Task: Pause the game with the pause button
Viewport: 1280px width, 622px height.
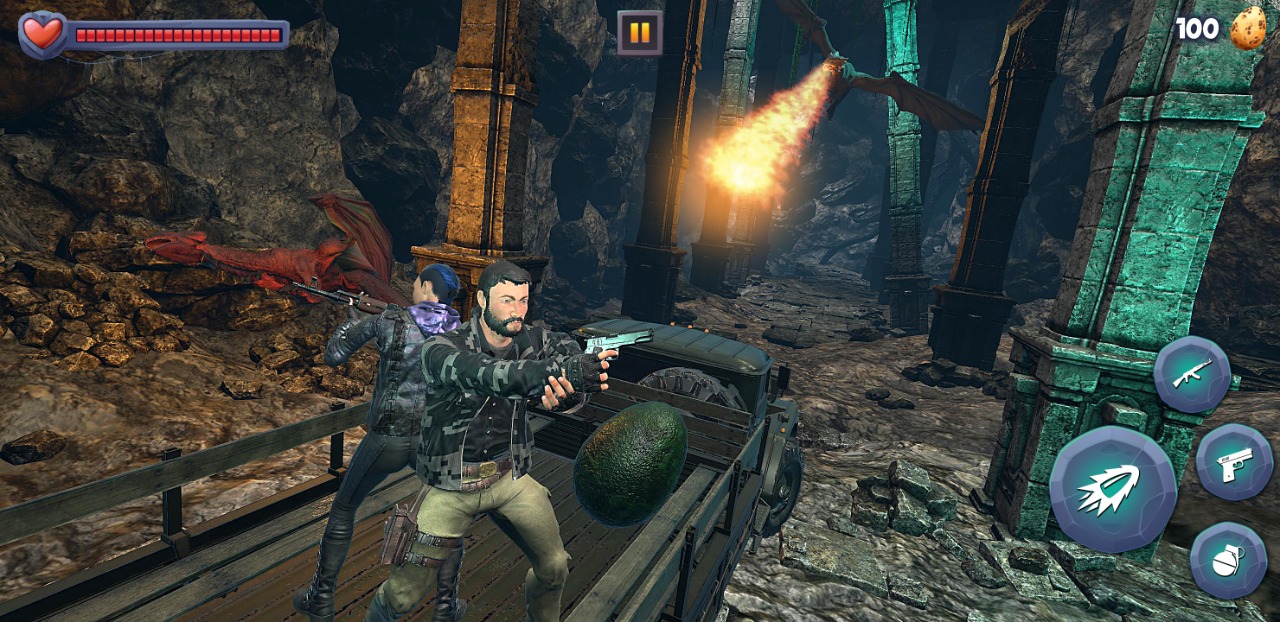Action: point(640,32)
